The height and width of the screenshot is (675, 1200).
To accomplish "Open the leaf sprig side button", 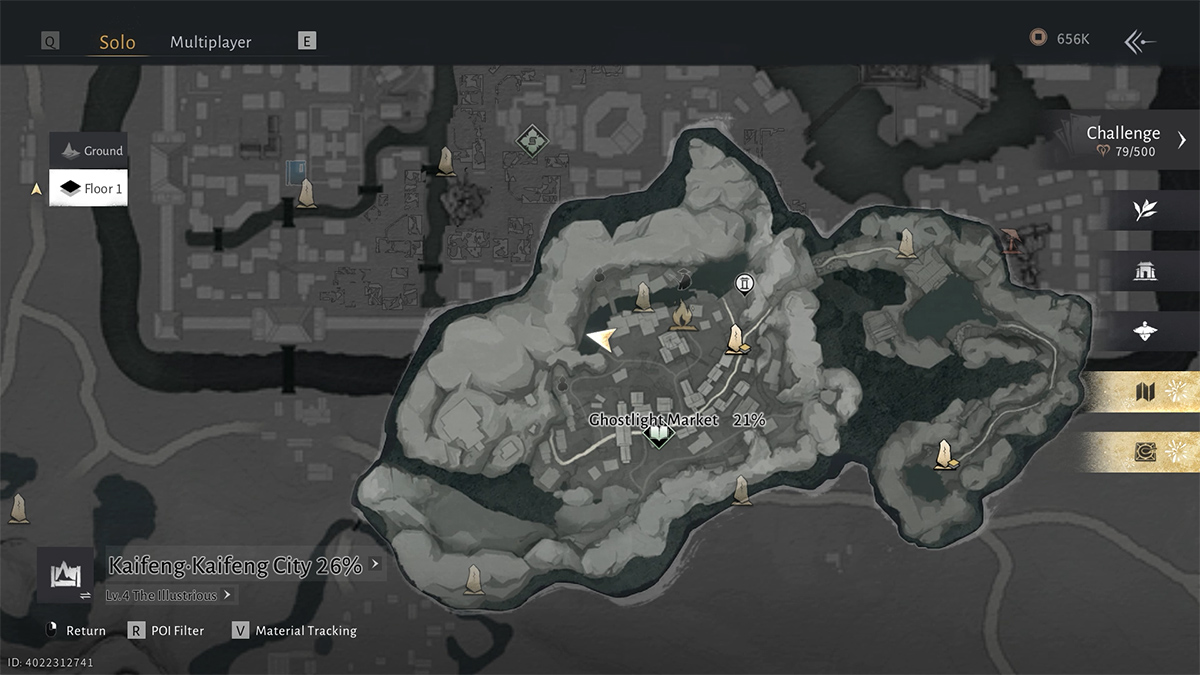I will click(1145, 210).
